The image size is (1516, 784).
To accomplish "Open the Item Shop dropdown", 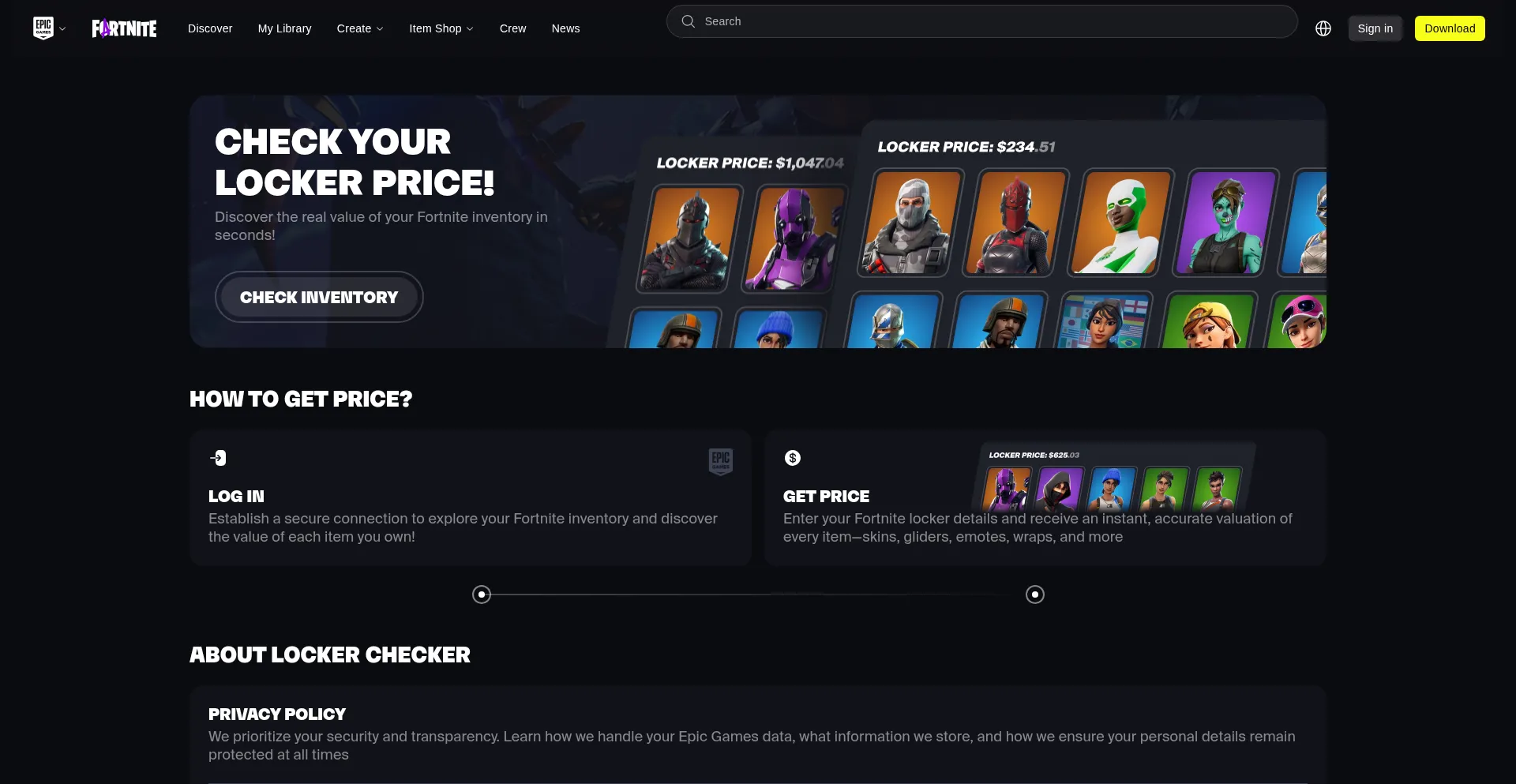I will [441, 28].
